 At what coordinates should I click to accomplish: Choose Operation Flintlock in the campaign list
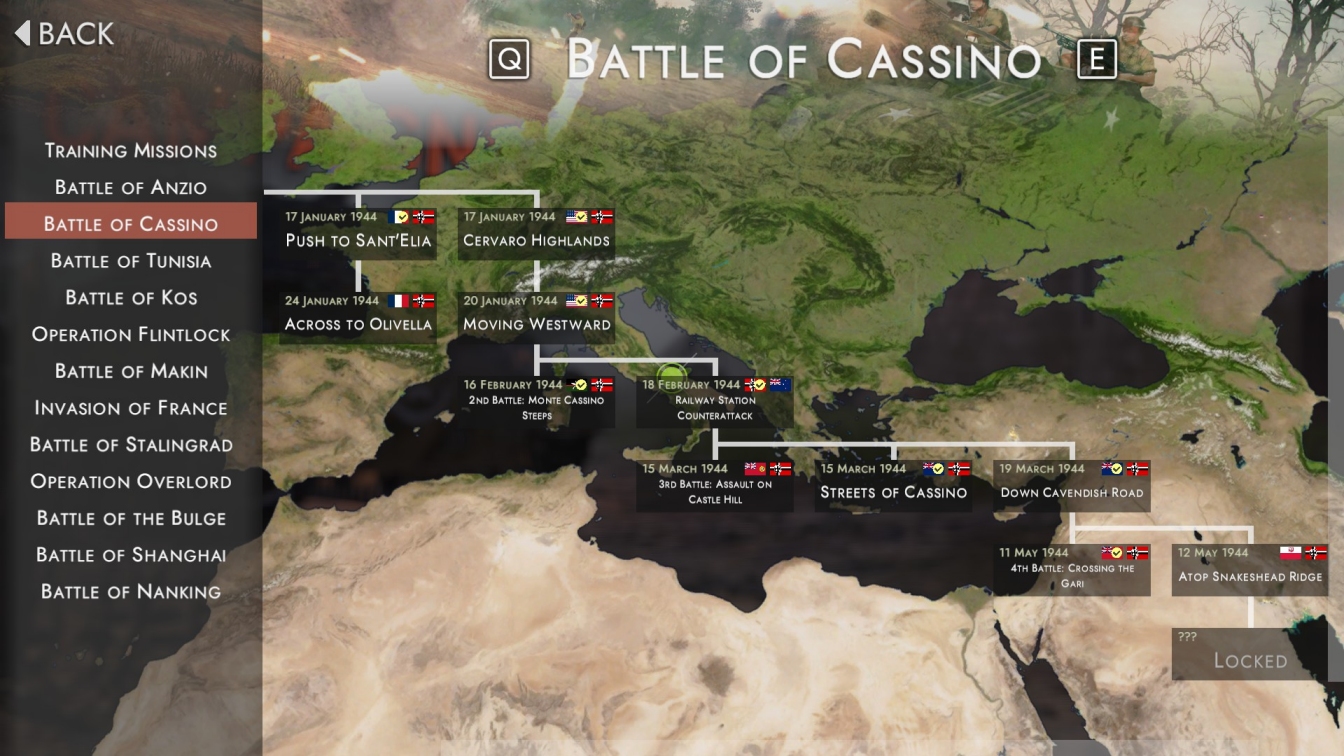point(131,335)
